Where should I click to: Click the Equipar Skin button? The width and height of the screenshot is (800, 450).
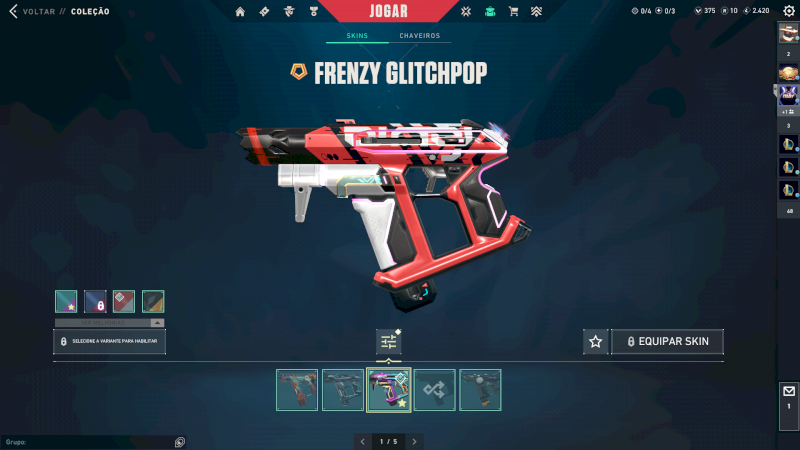667,341
